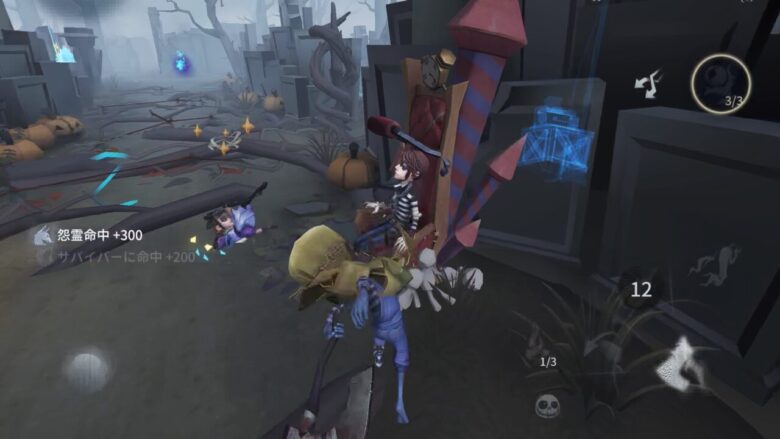The image size is (780, 439).
Task: Select the skull icon below 1/3
Action: point(546,404)
